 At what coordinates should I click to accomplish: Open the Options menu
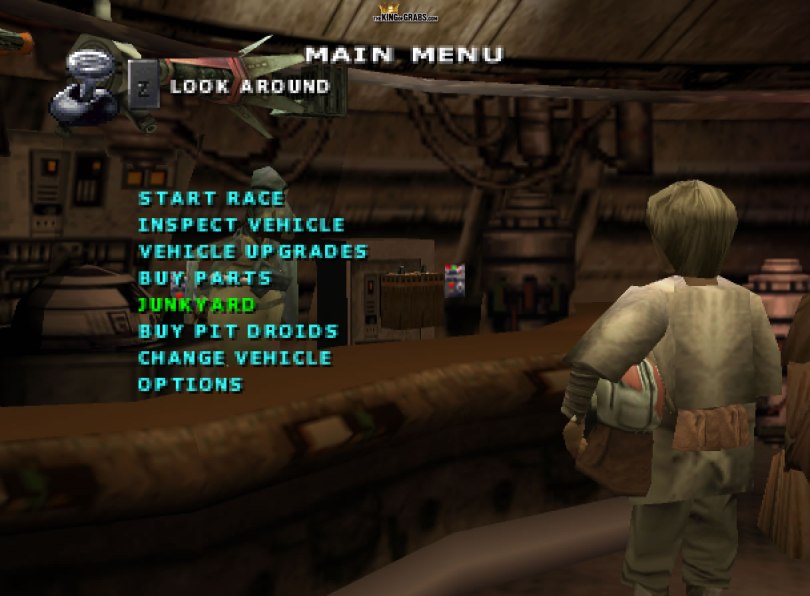(x=190, y=384)
